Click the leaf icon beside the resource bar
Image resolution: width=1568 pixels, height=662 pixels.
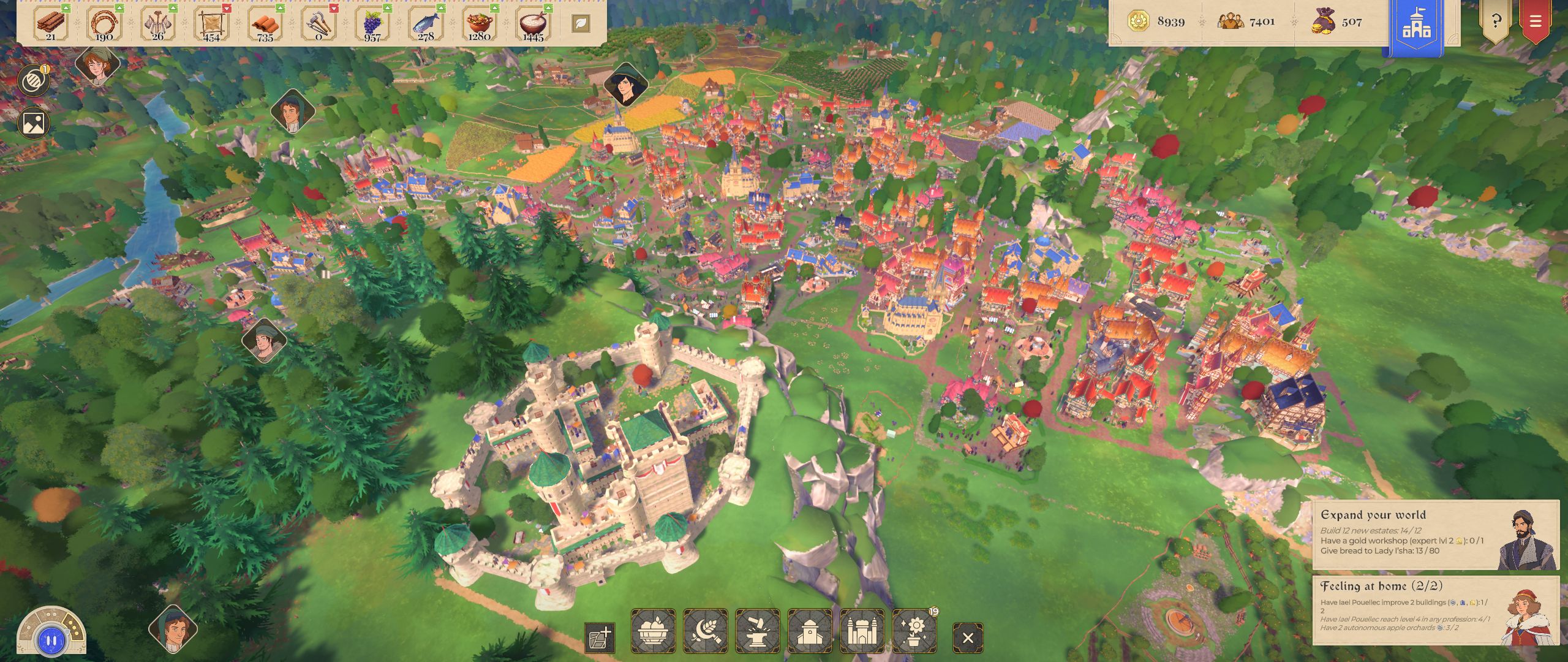(x=581, y=23)
